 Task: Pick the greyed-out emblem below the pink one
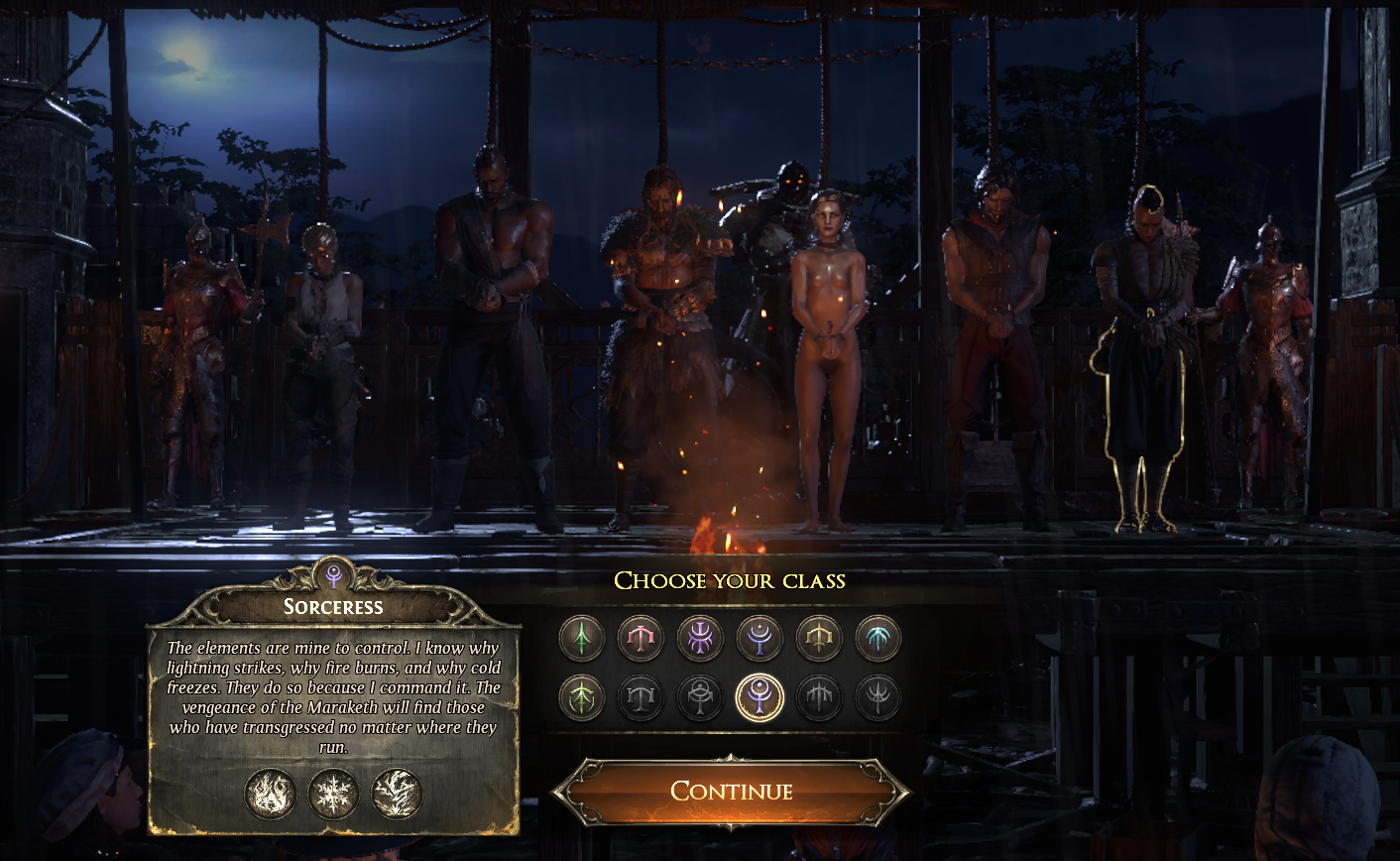(x=641, y=698)
